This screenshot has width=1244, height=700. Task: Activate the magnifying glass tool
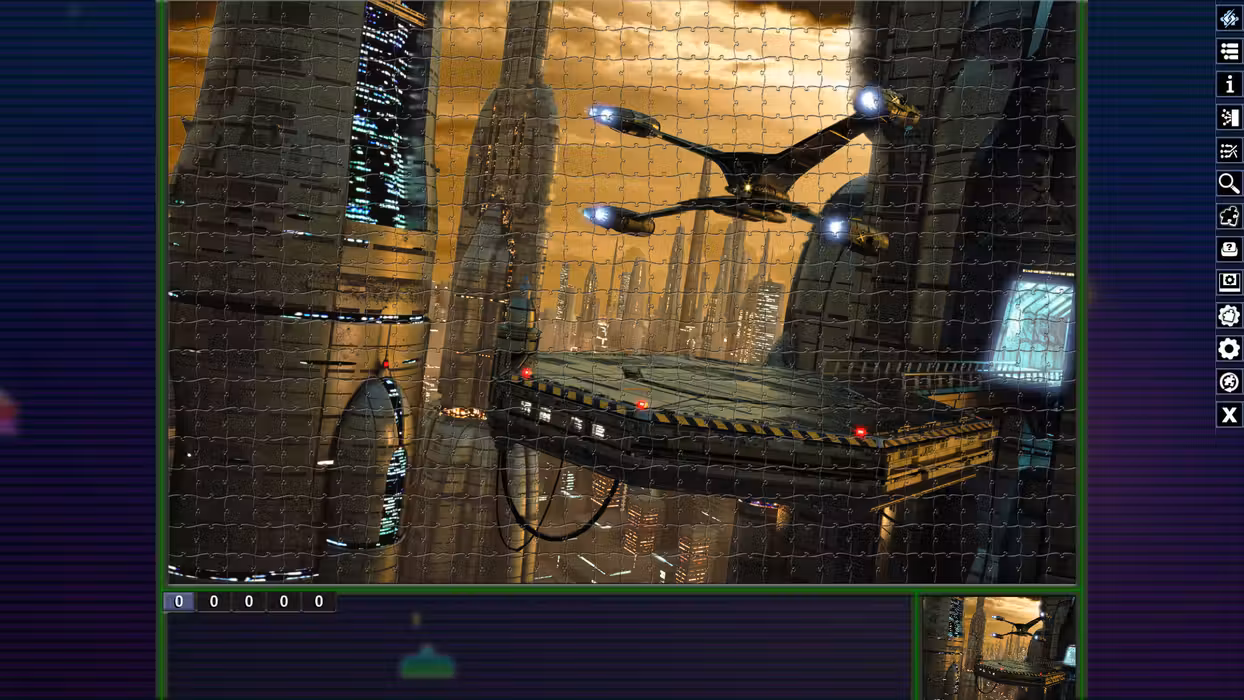click(1229, 183)
